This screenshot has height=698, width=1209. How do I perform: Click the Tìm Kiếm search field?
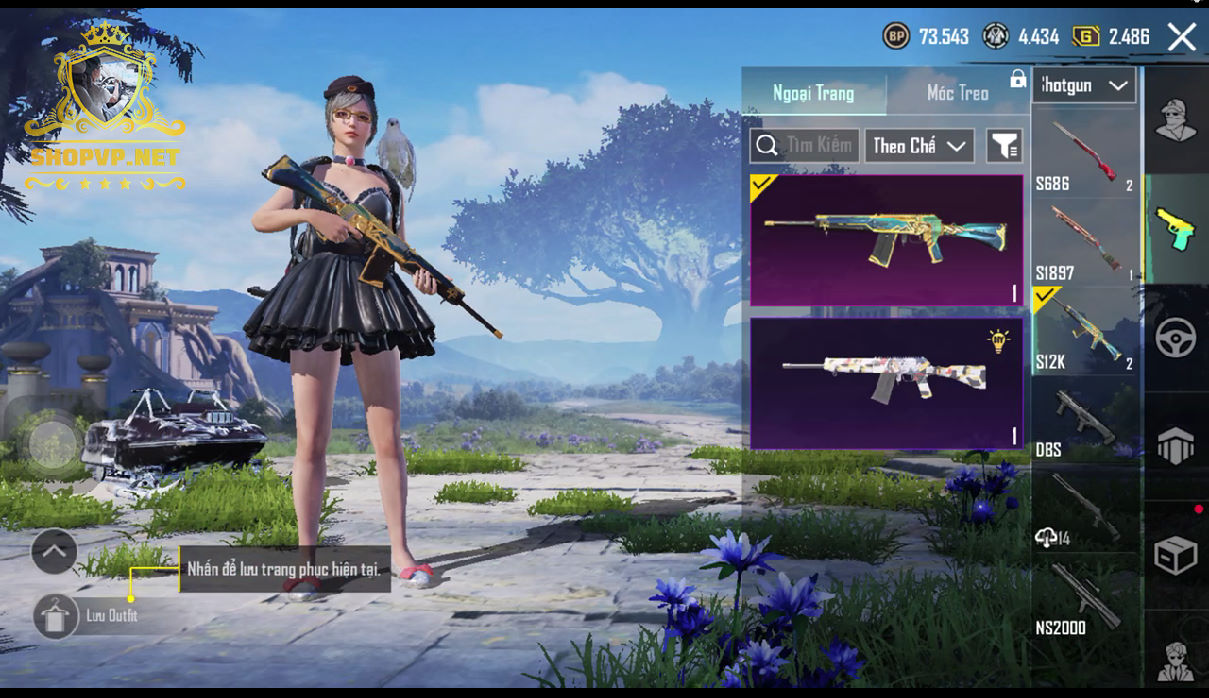(x=805, y=146)
